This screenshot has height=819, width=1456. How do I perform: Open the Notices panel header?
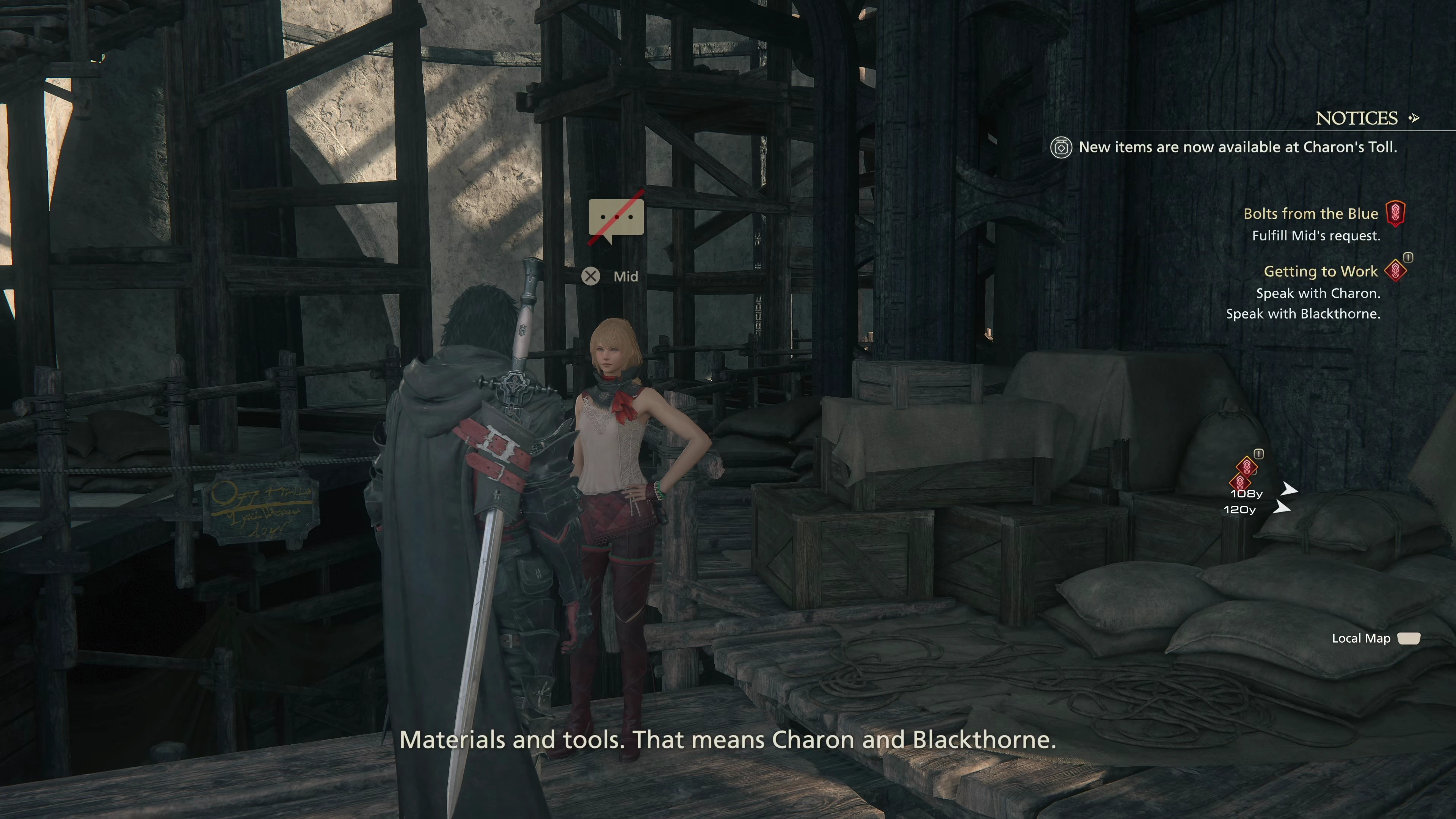point(1357,118)
